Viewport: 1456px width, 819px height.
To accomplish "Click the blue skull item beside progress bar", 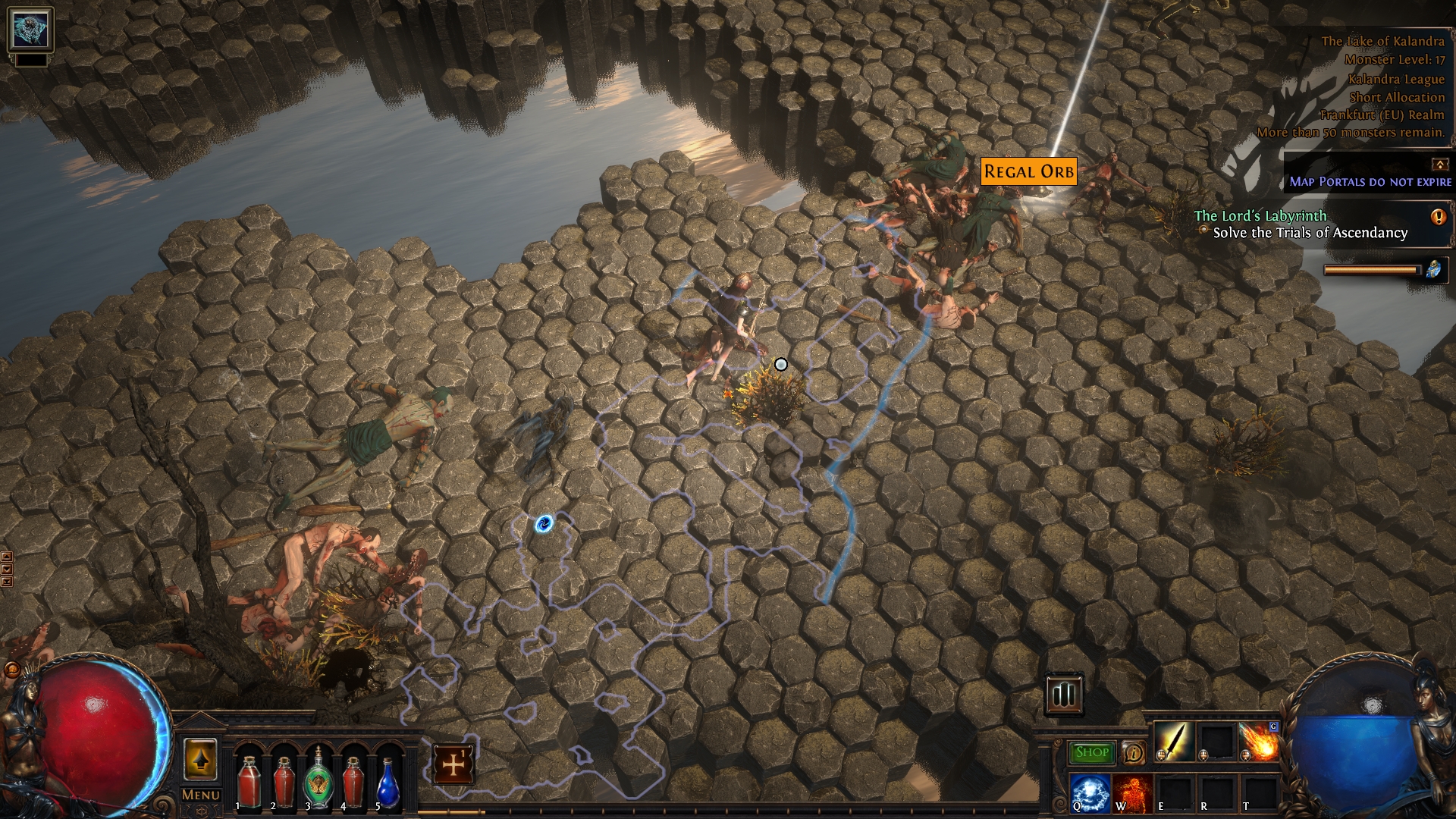I will [1434, 269].
